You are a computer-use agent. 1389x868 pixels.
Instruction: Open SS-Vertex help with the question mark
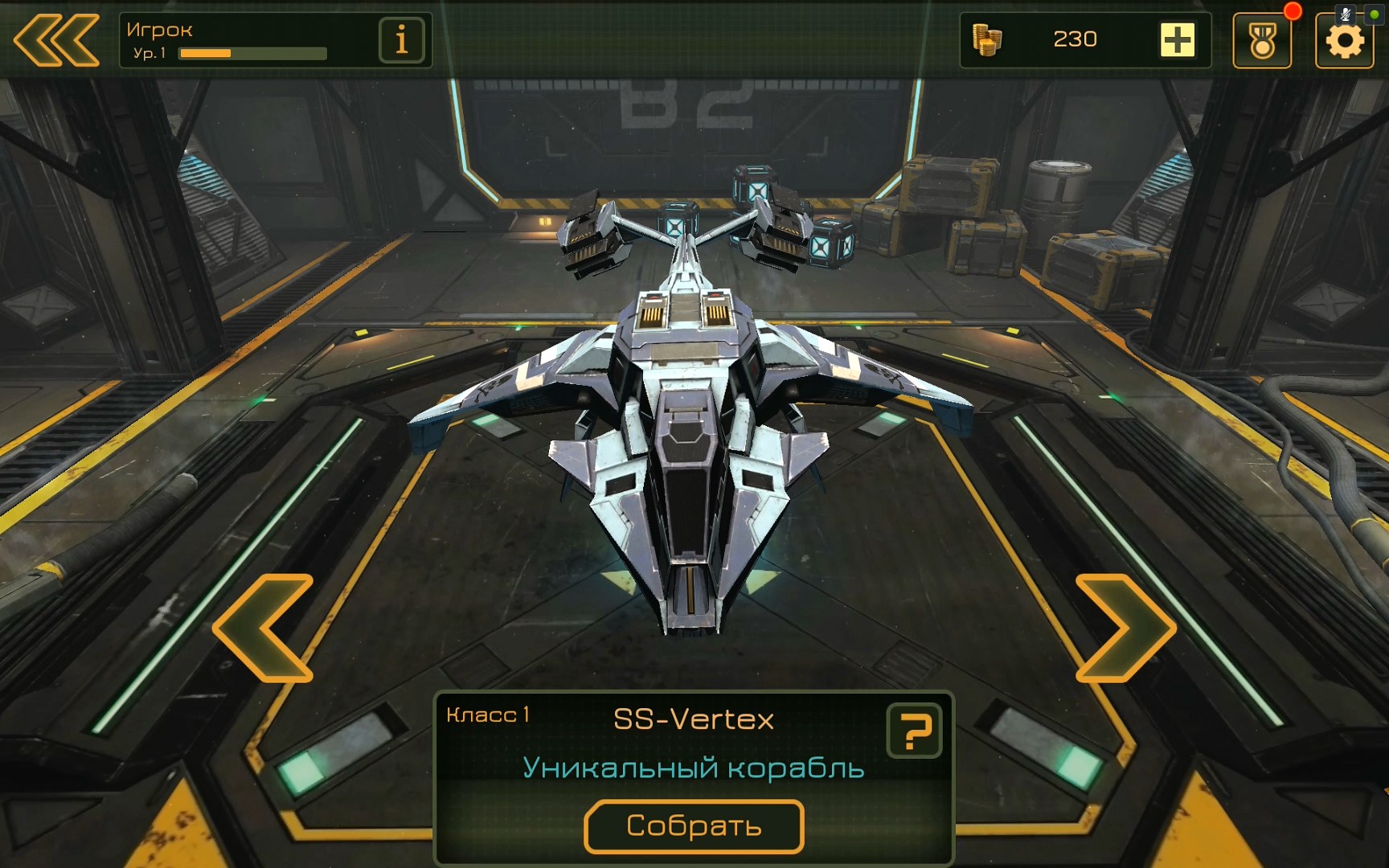pyautogui.click(x=916, y=731)
